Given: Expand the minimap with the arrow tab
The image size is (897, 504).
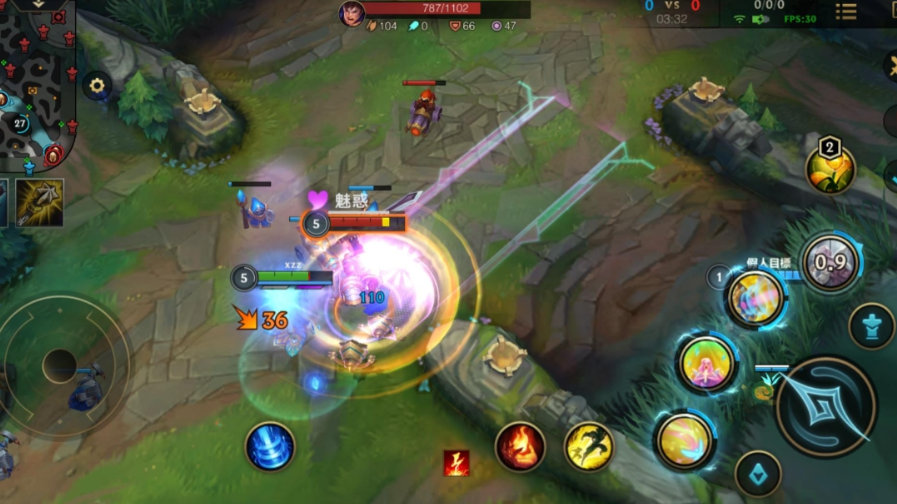Looking at the screenshot, I should pos(42,5).
